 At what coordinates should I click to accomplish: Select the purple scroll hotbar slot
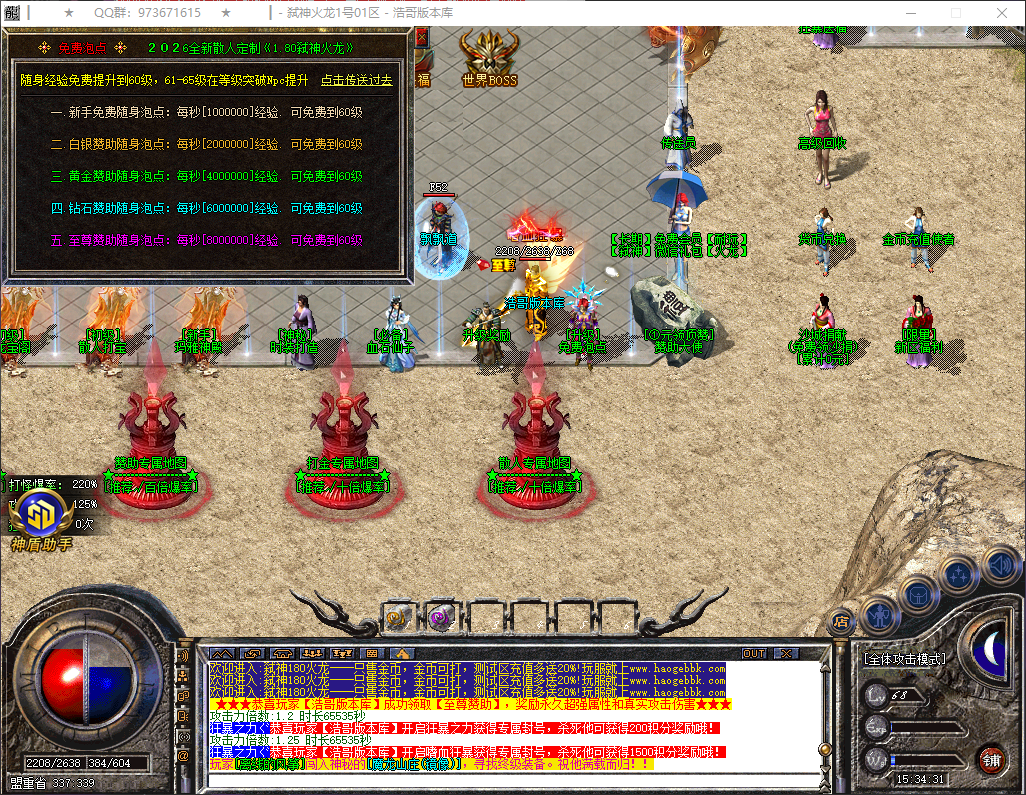(x=441, y=618)
